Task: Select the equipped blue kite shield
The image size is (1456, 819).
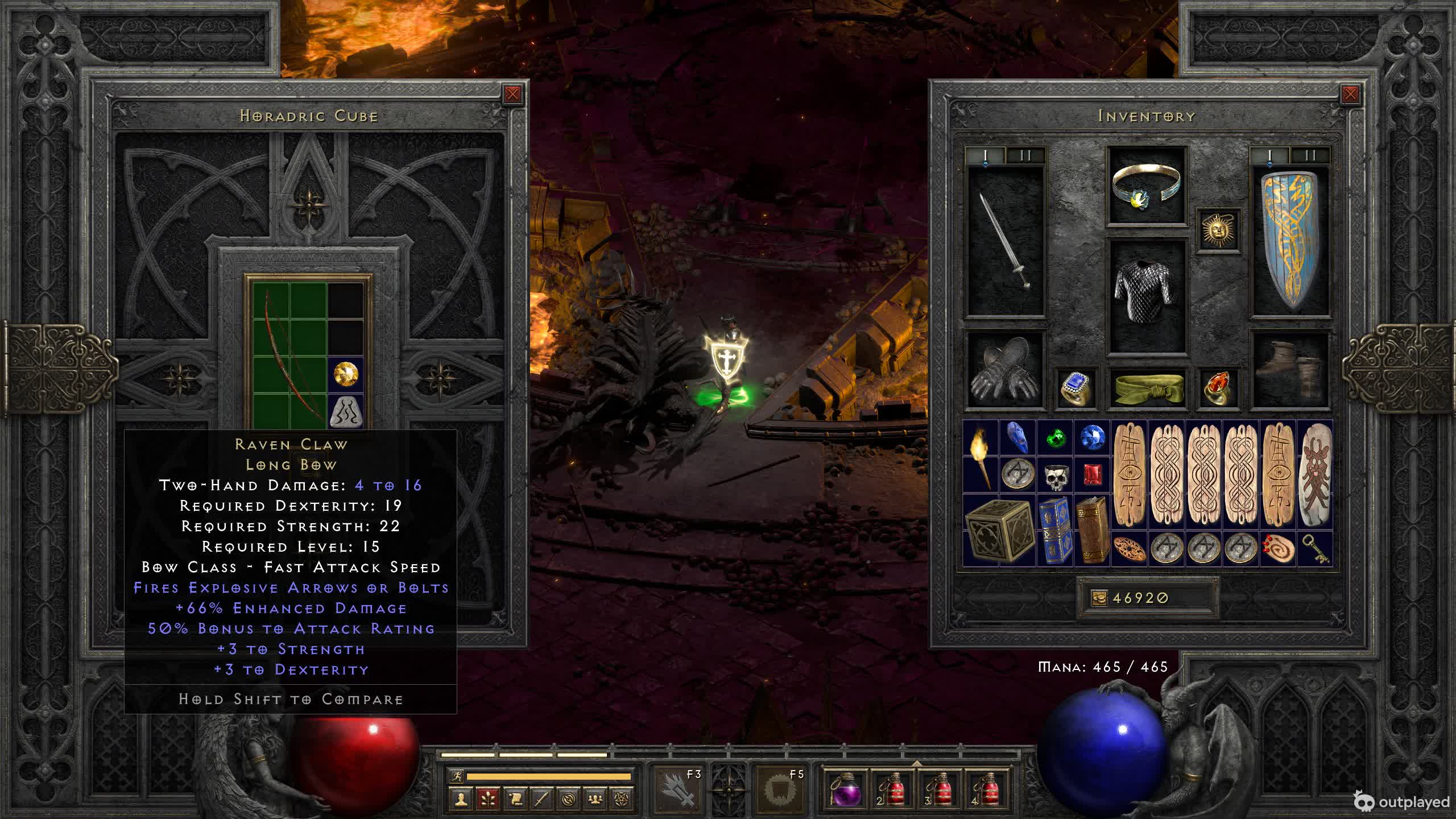Action: (1290, 240)
